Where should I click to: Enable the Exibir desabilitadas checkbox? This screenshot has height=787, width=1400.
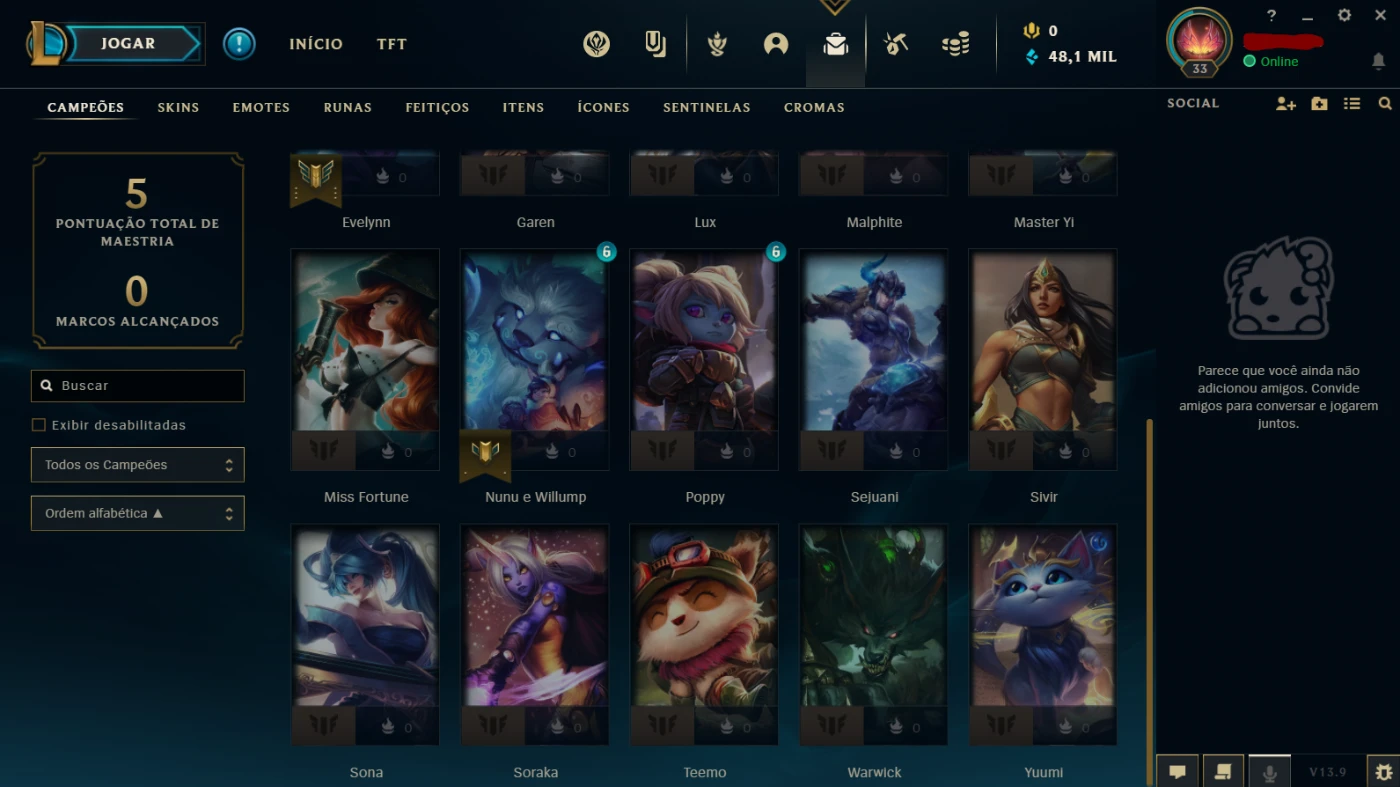[38, 424]
